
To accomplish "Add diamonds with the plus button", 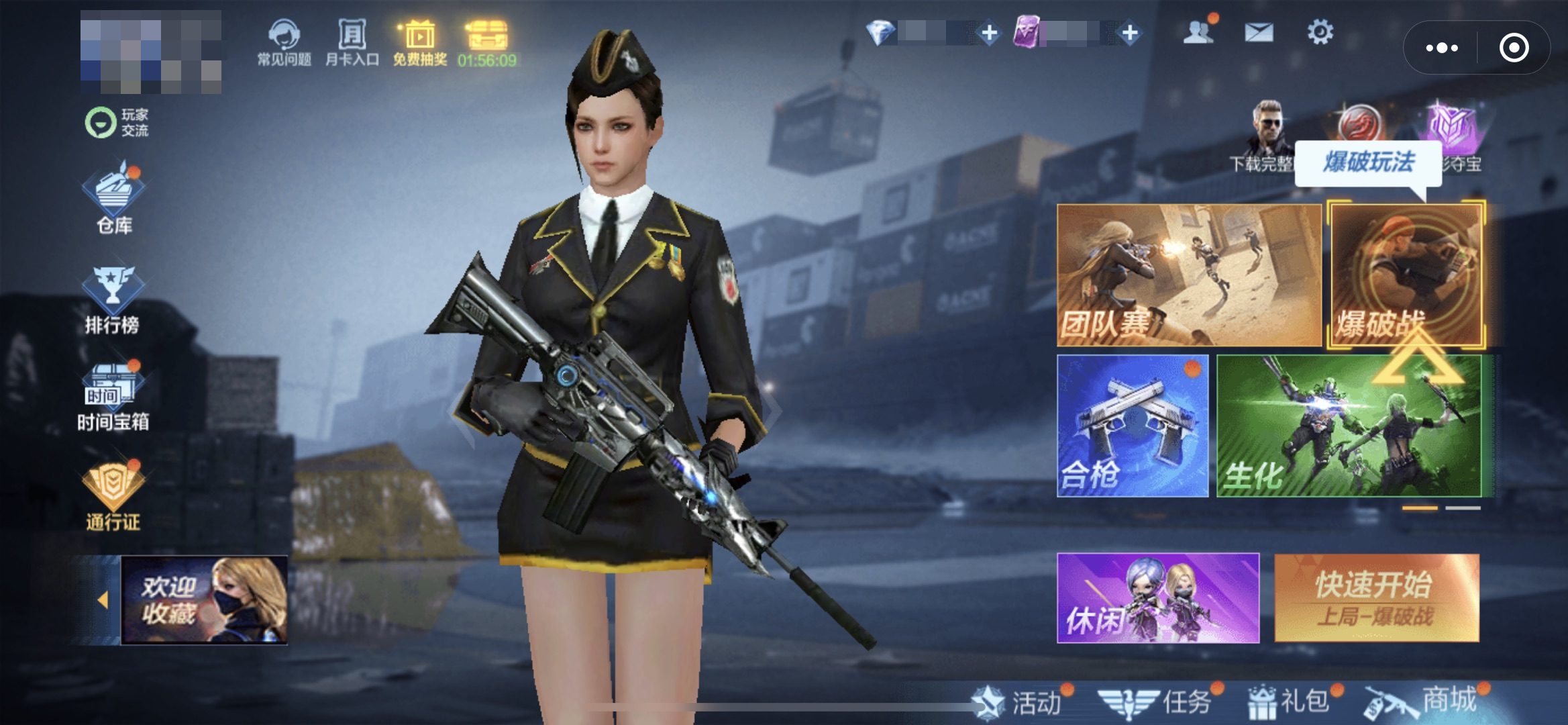I will [x=988, y=32].
